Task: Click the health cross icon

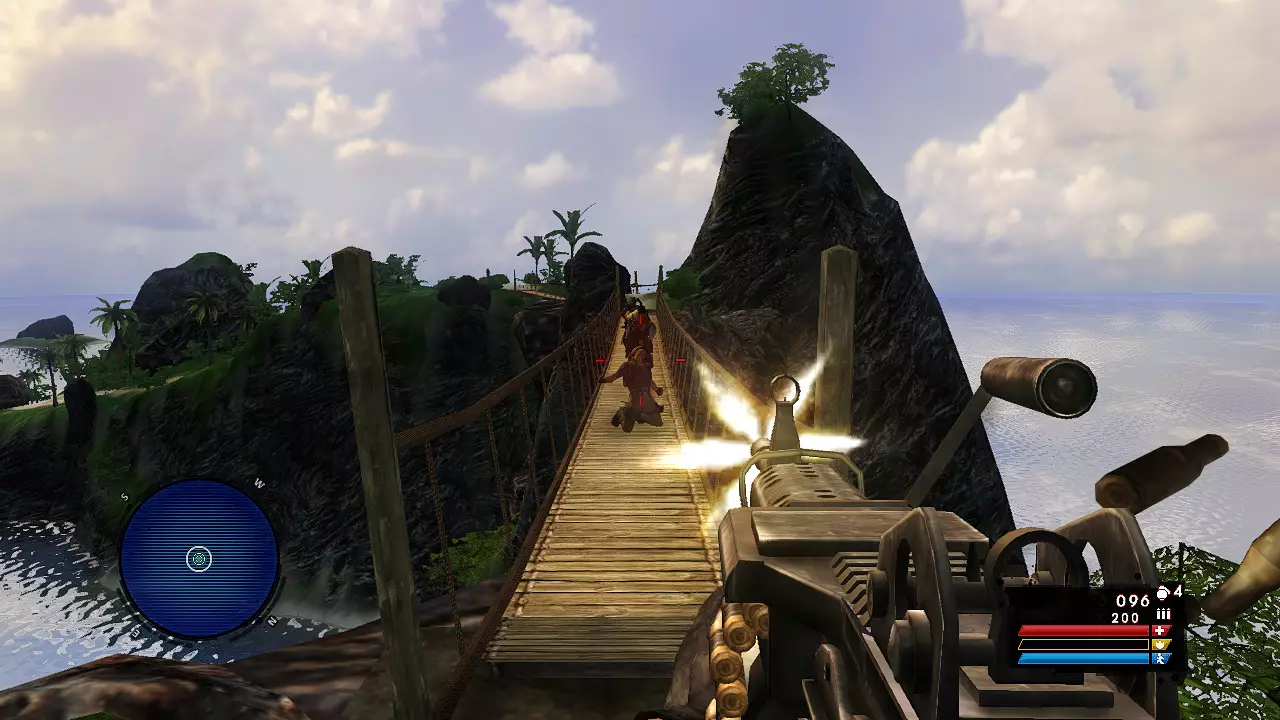Action: [x=1161, y=629]
